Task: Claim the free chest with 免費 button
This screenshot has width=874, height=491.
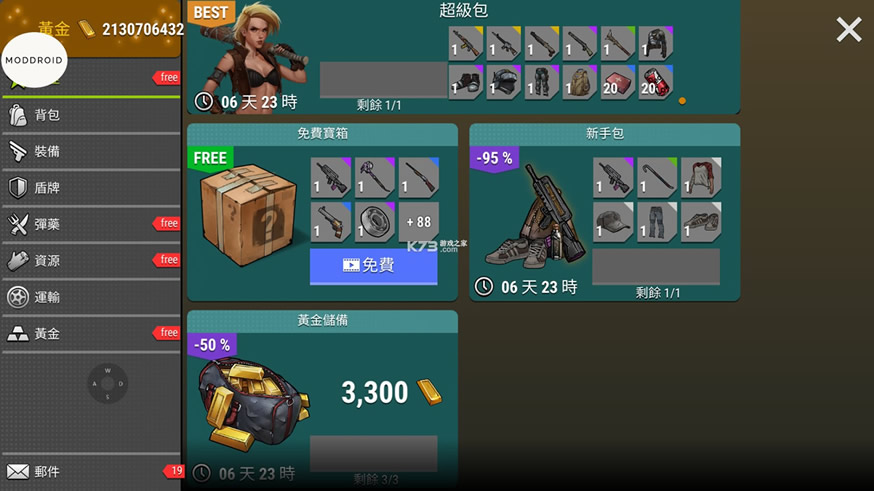Action: point(373,266)
